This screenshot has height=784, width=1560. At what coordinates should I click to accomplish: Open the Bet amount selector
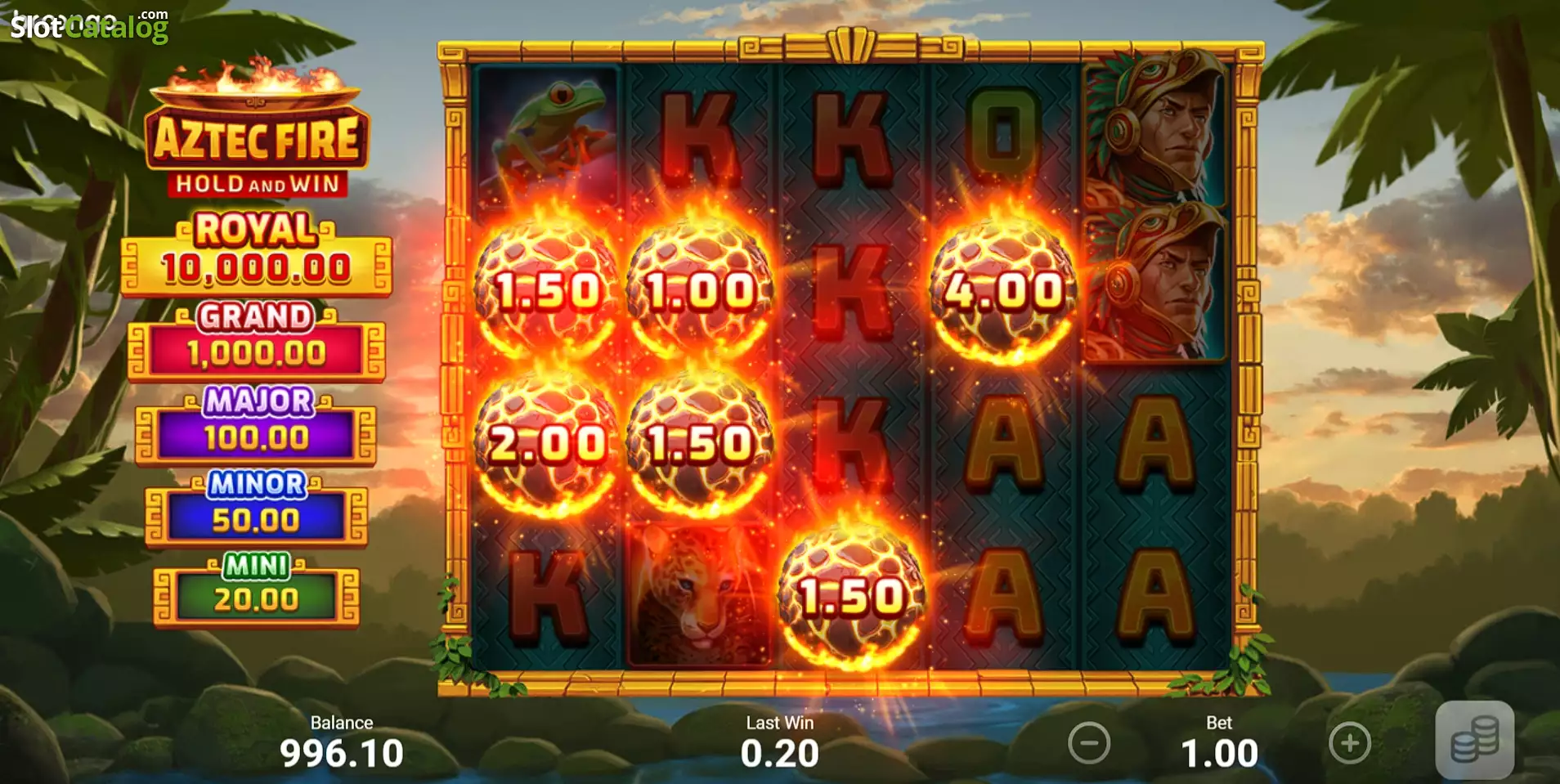(x=1220, y=748)
